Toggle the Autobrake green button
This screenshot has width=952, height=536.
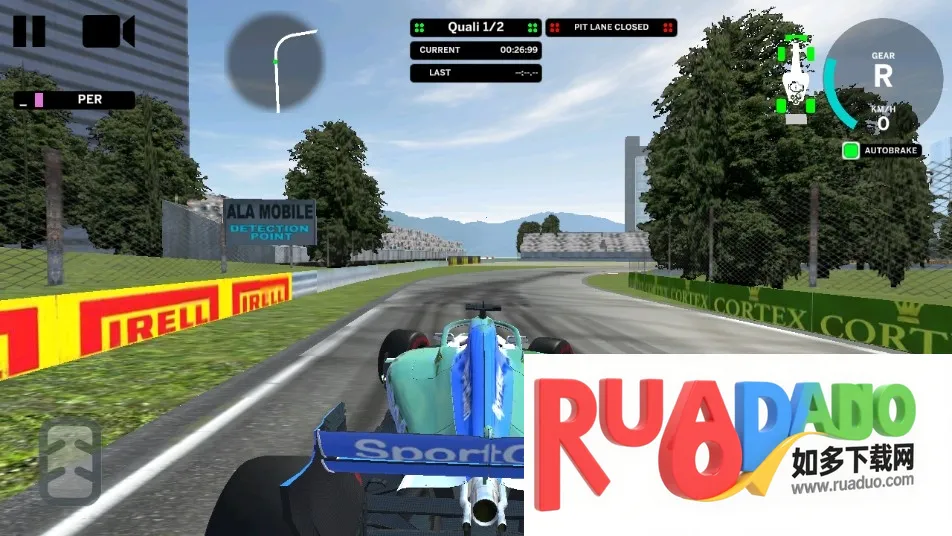click(851, 151)
